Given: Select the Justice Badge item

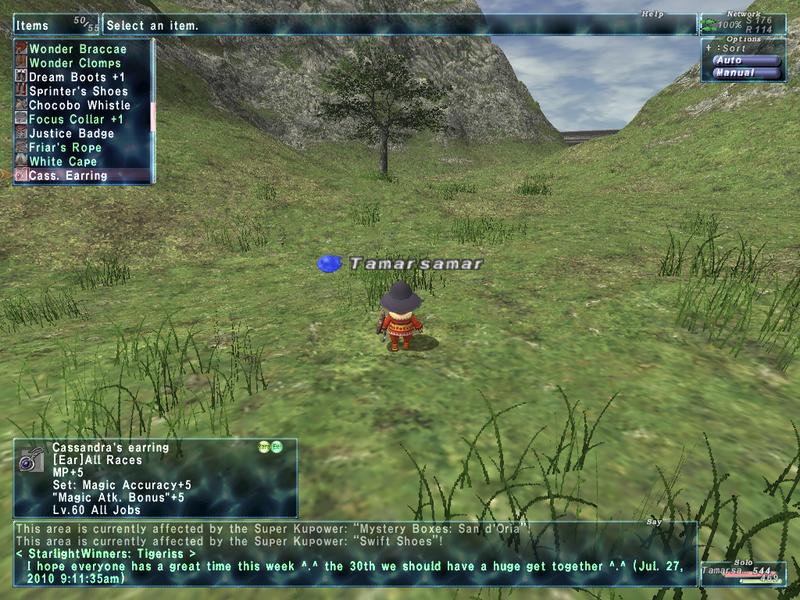Looking at the screenshot, I should click(71, 133).
